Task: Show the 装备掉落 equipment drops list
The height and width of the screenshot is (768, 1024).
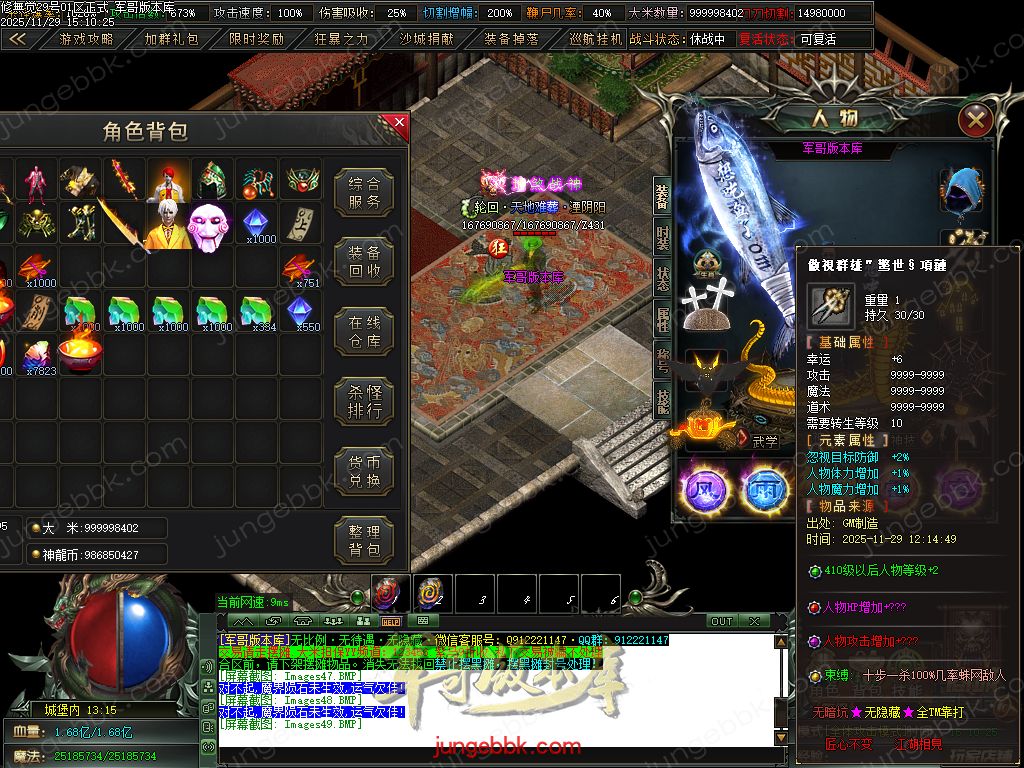Action: pyautogui.click(x=512, y=40)
